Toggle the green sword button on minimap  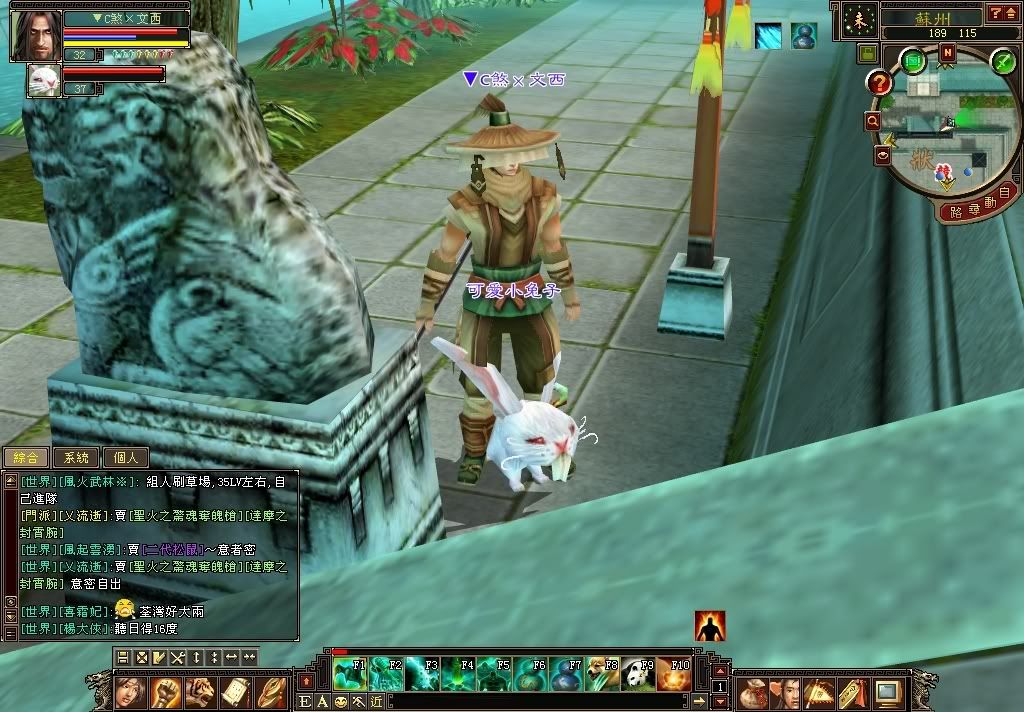[1002, 61]
